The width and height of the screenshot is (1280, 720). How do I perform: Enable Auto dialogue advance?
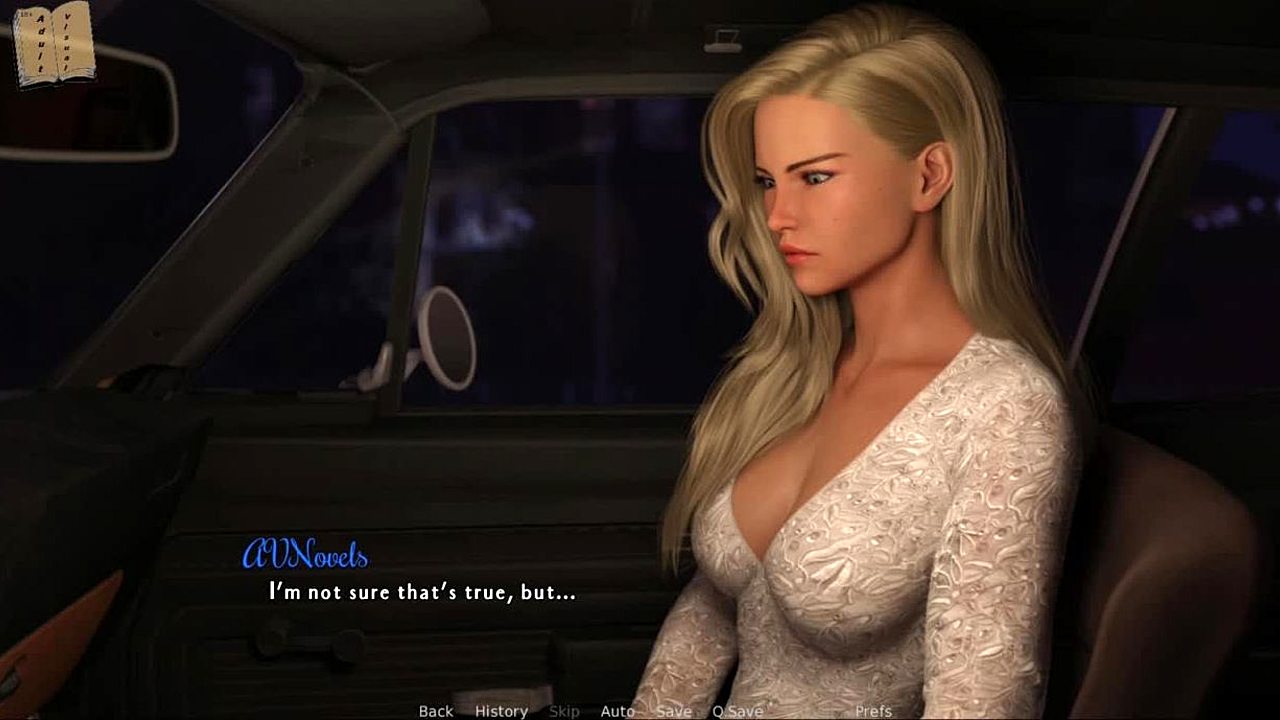(x=617, y=711)
